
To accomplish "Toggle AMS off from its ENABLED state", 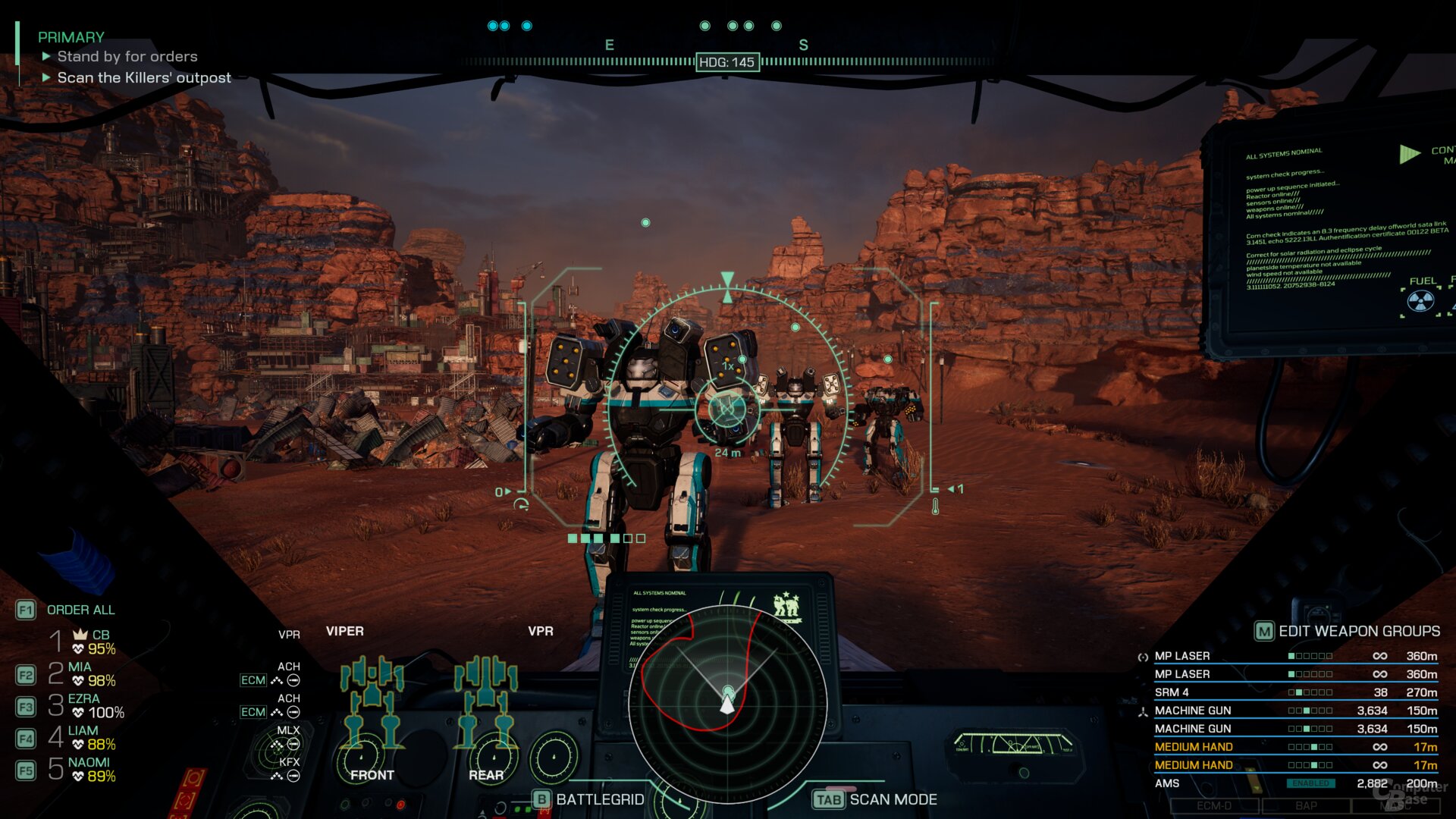I will point(1311,783).
